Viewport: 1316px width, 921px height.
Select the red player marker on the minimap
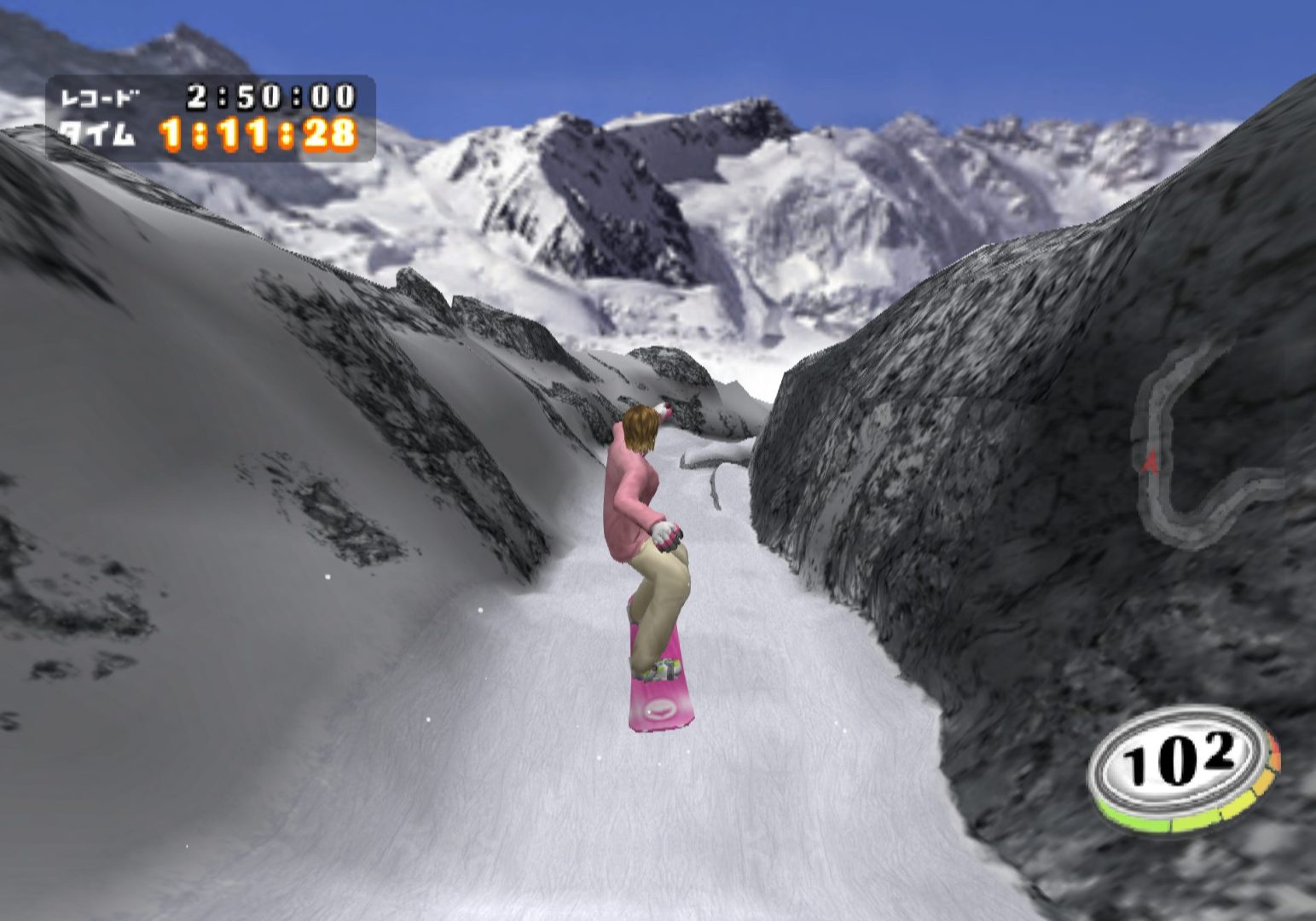pos(1150,461)
